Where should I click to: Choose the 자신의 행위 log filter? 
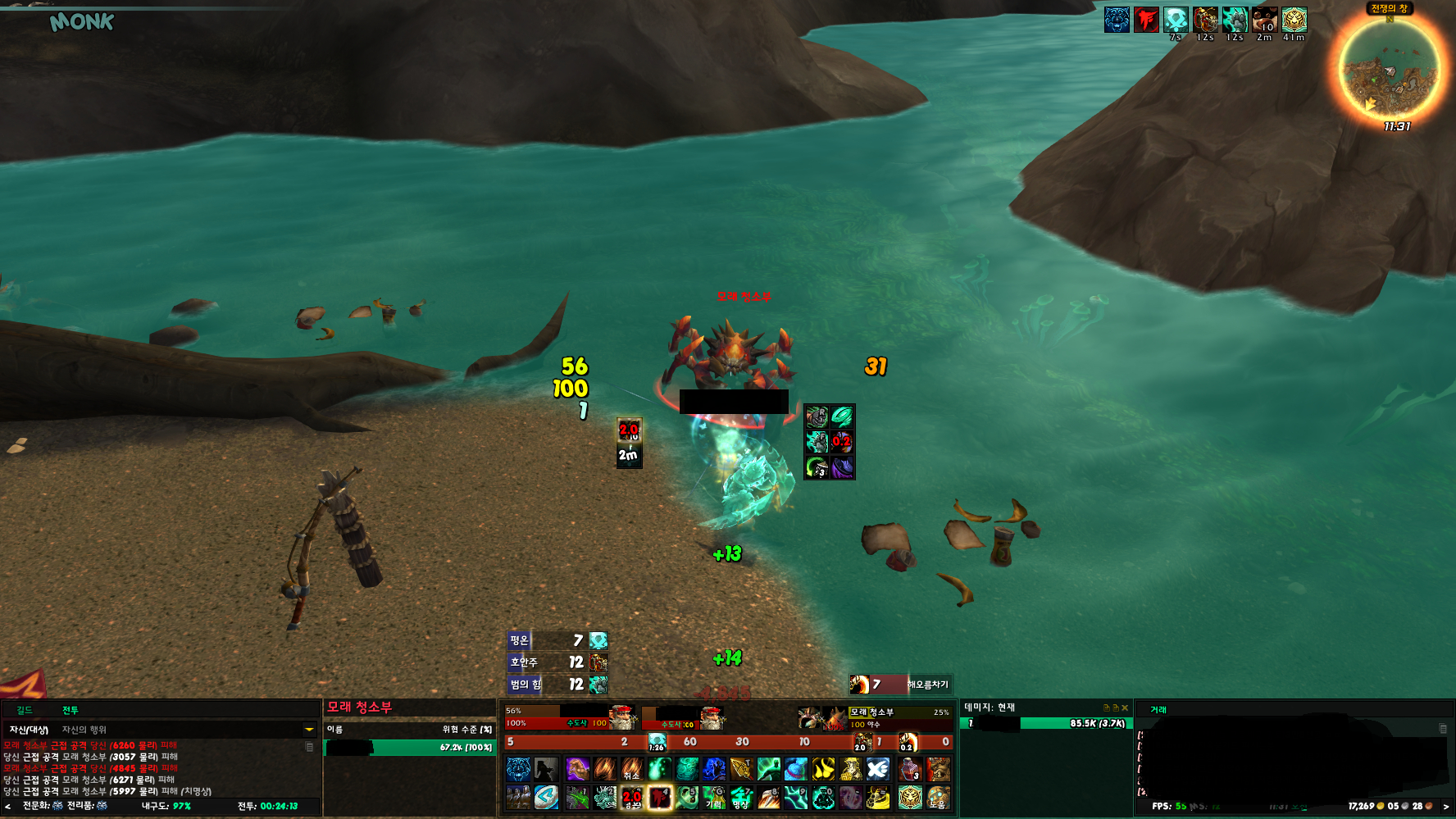pos(84,730)
